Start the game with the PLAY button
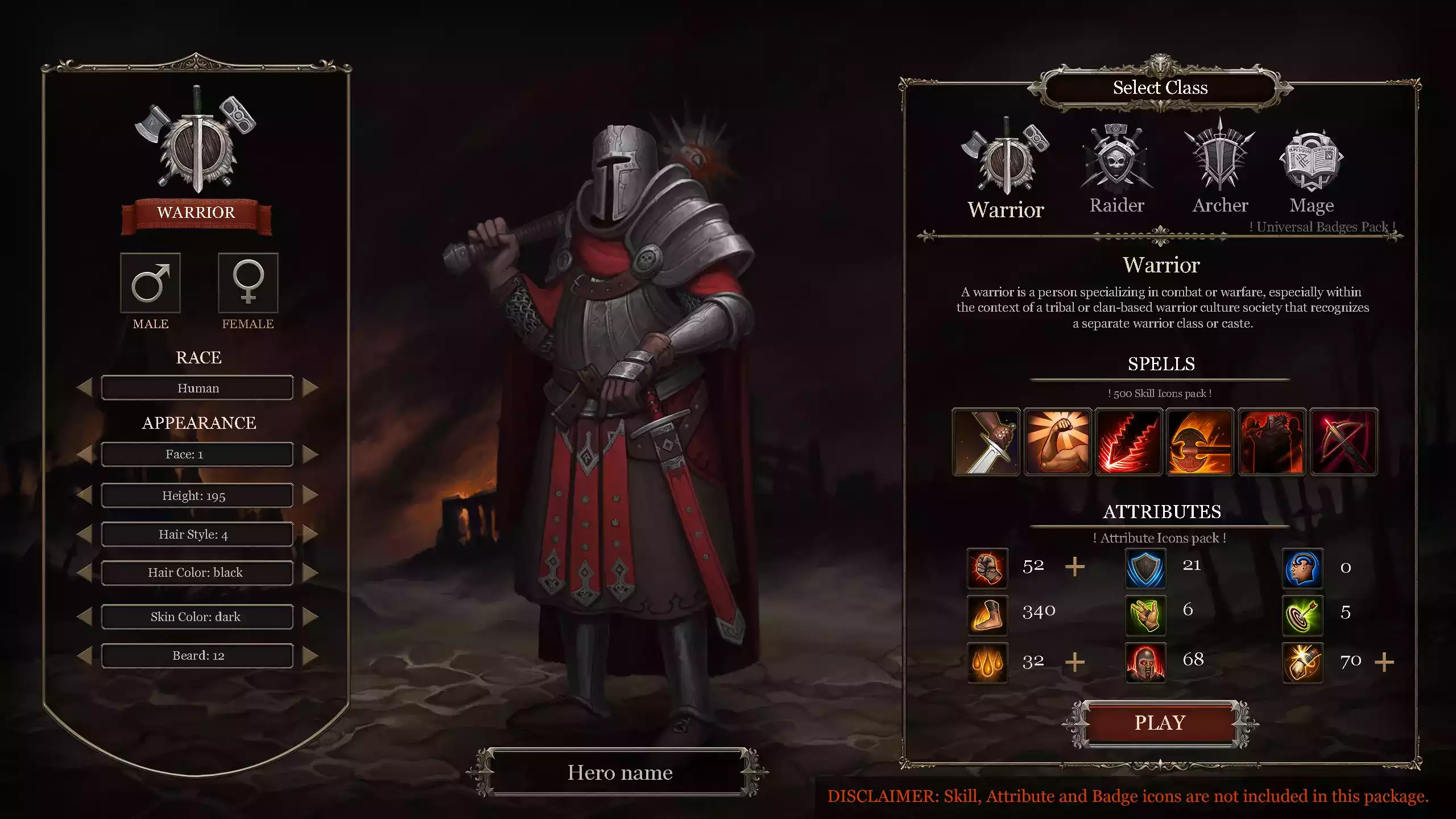This screenshot has width=1456, height=819. click(1160, 723)
